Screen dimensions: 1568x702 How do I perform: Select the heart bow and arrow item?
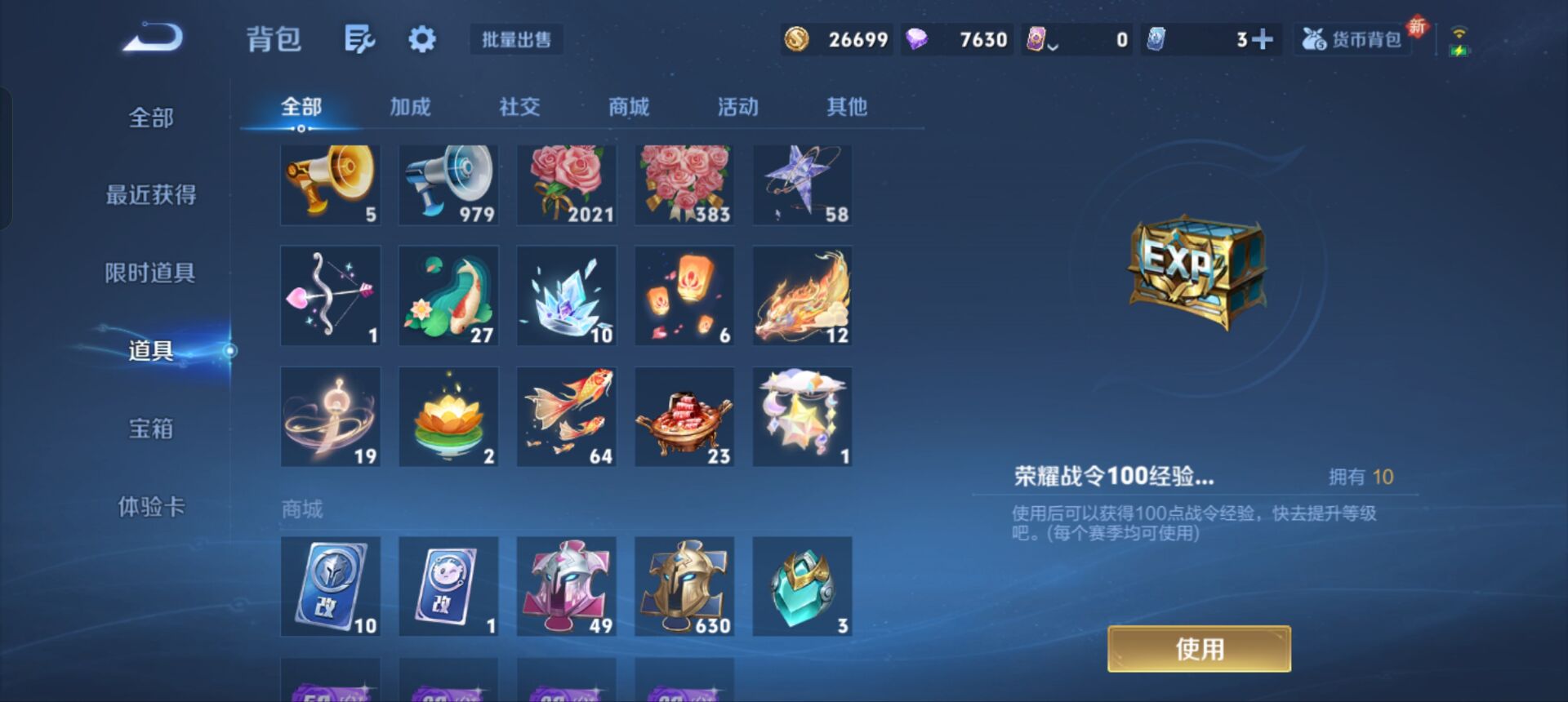click(x=330, y=294)
